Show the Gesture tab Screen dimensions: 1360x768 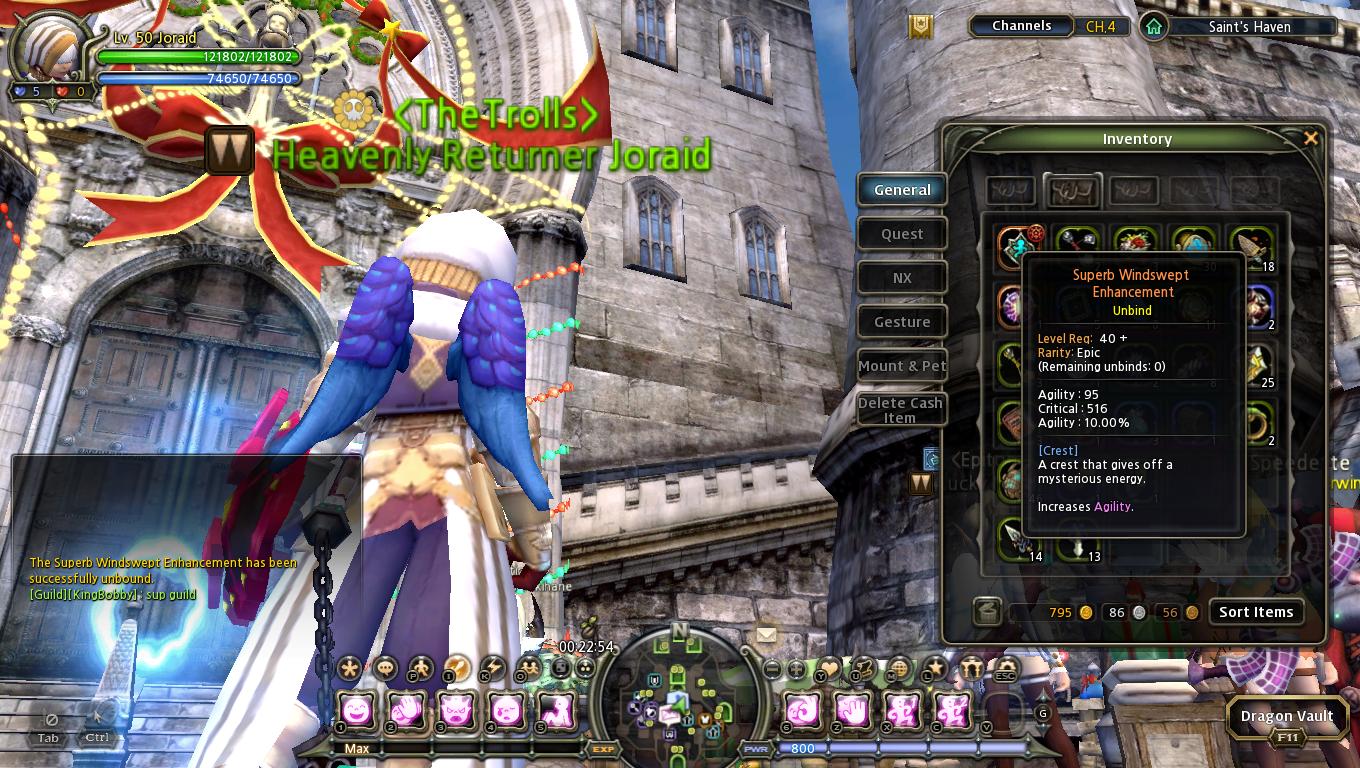[x=902, y=322]
